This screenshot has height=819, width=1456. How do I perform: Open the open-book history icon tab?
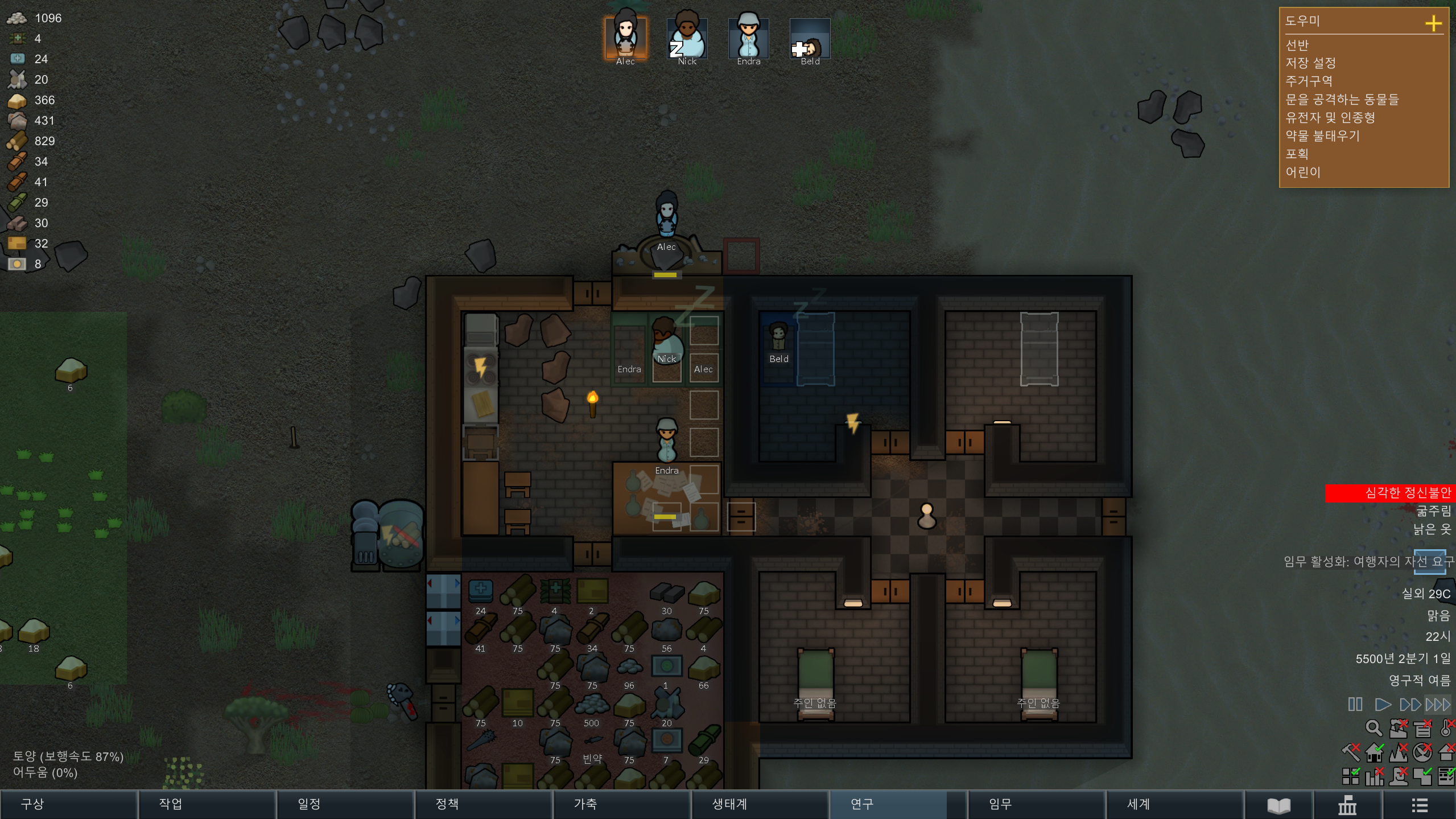coord(1278,805)
